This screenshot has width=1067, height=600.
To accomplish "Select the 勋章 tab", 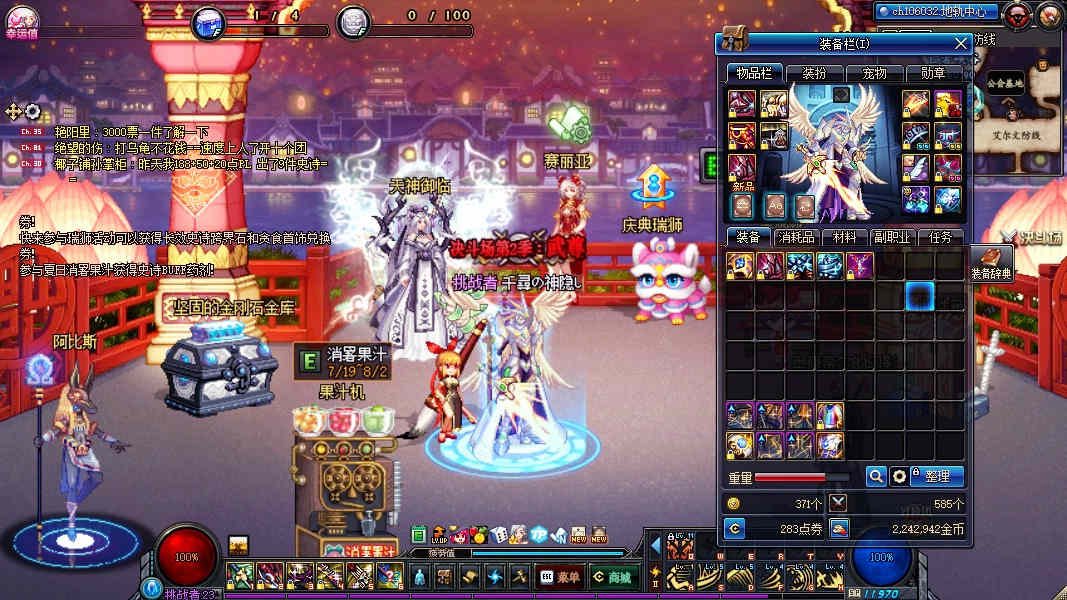I will coord(932,73).
